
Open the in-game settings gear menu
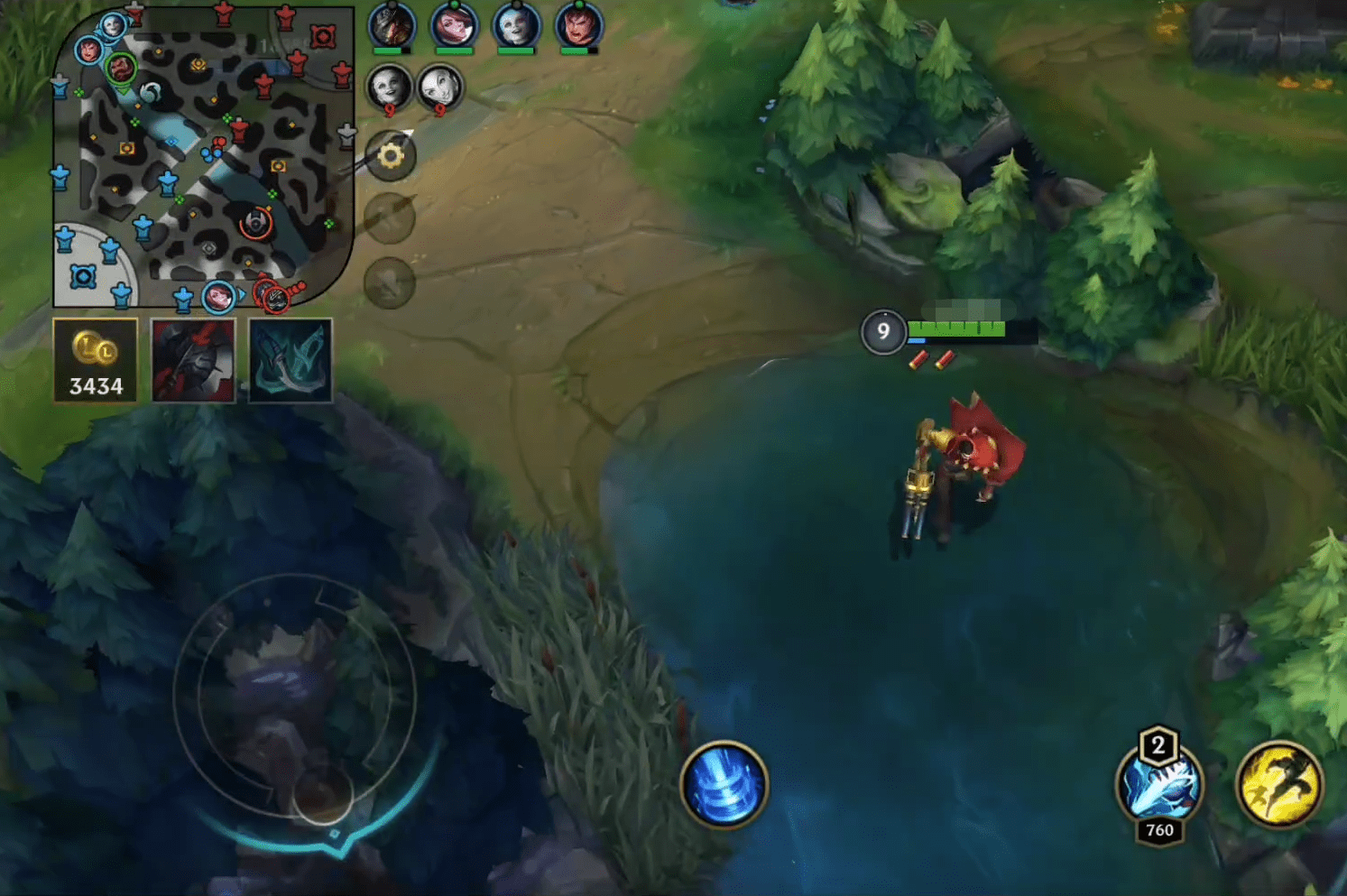(389, 155)
